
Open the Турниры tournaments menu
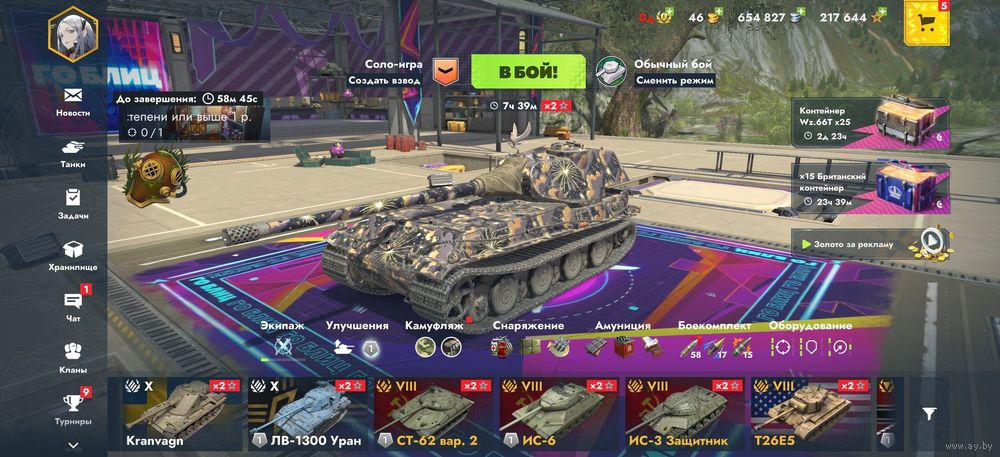pos(73,408)
